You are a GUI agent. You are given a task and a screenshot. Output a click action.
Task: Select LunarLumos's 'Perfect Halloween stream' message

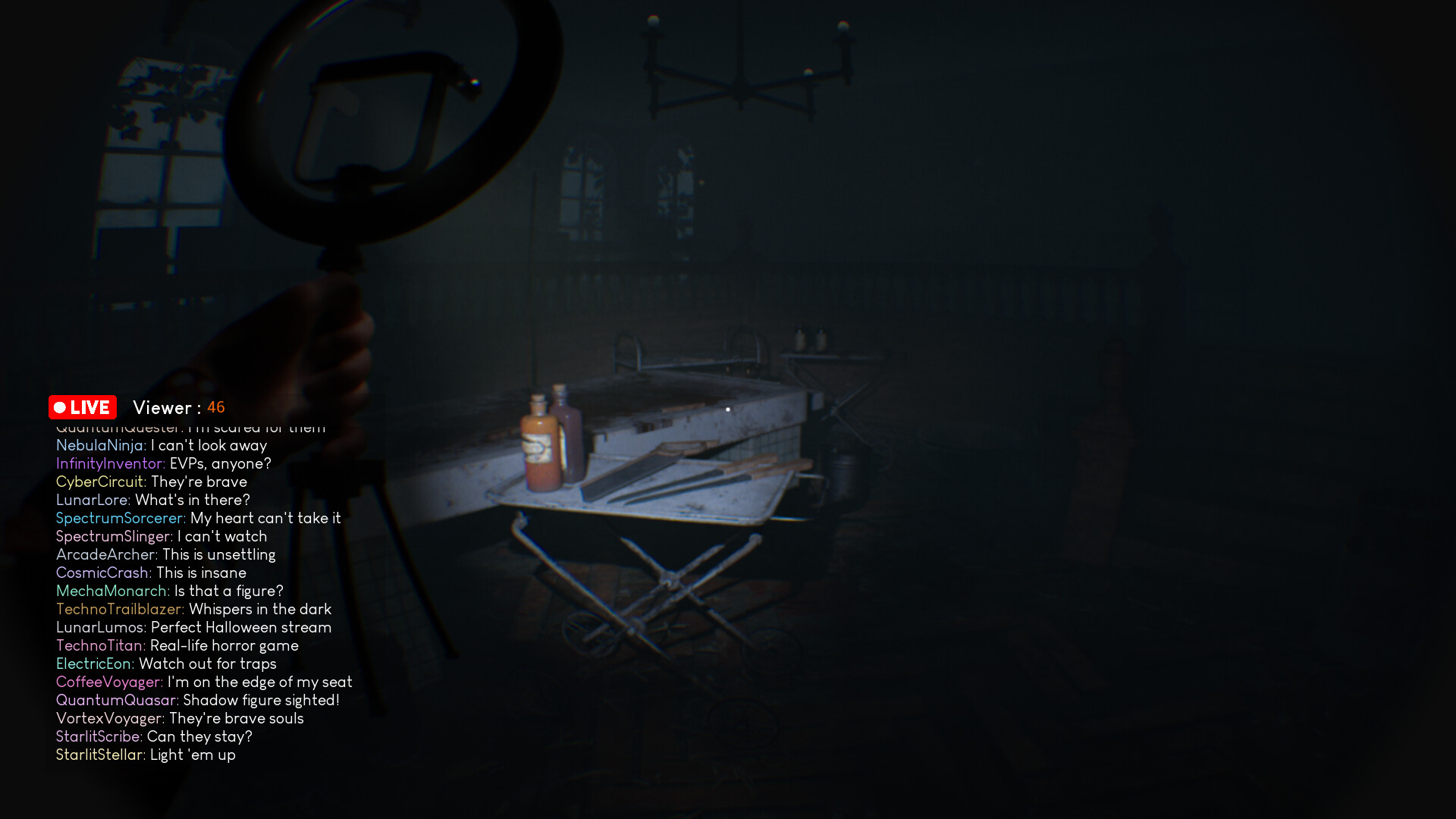241,627
